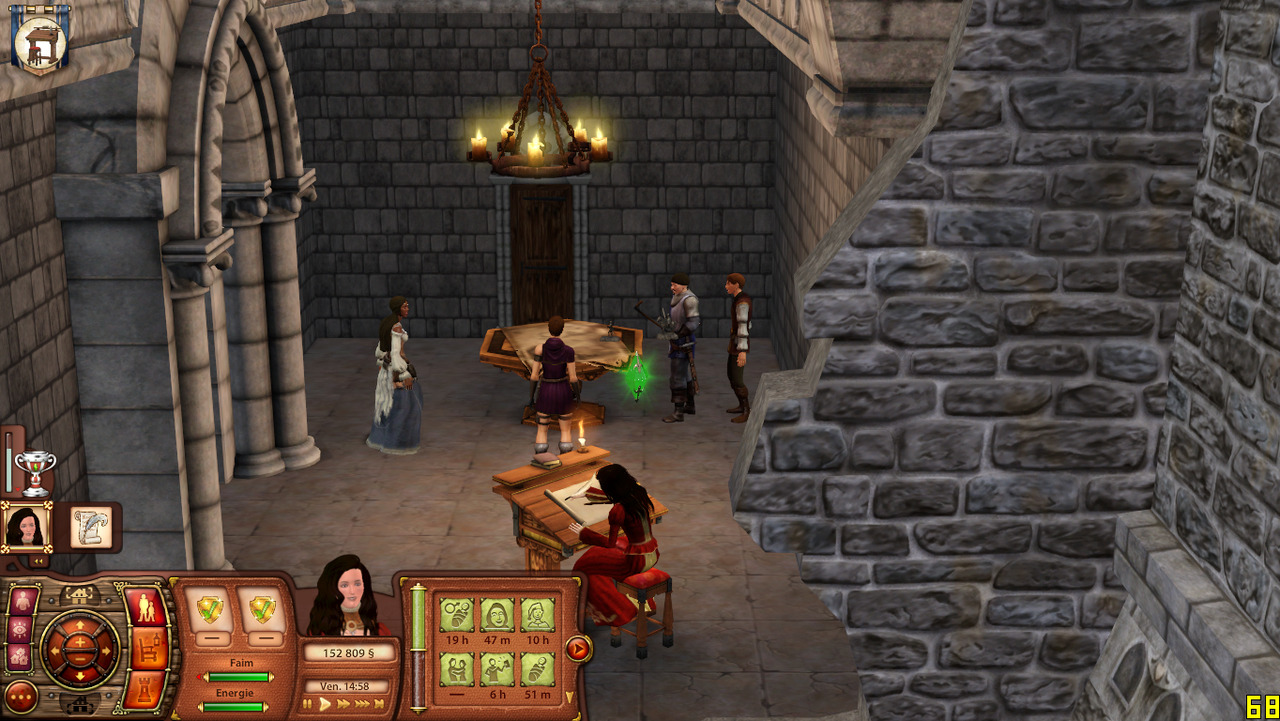
Task: Open the three-dot options menu button
Action: [21, 696]
